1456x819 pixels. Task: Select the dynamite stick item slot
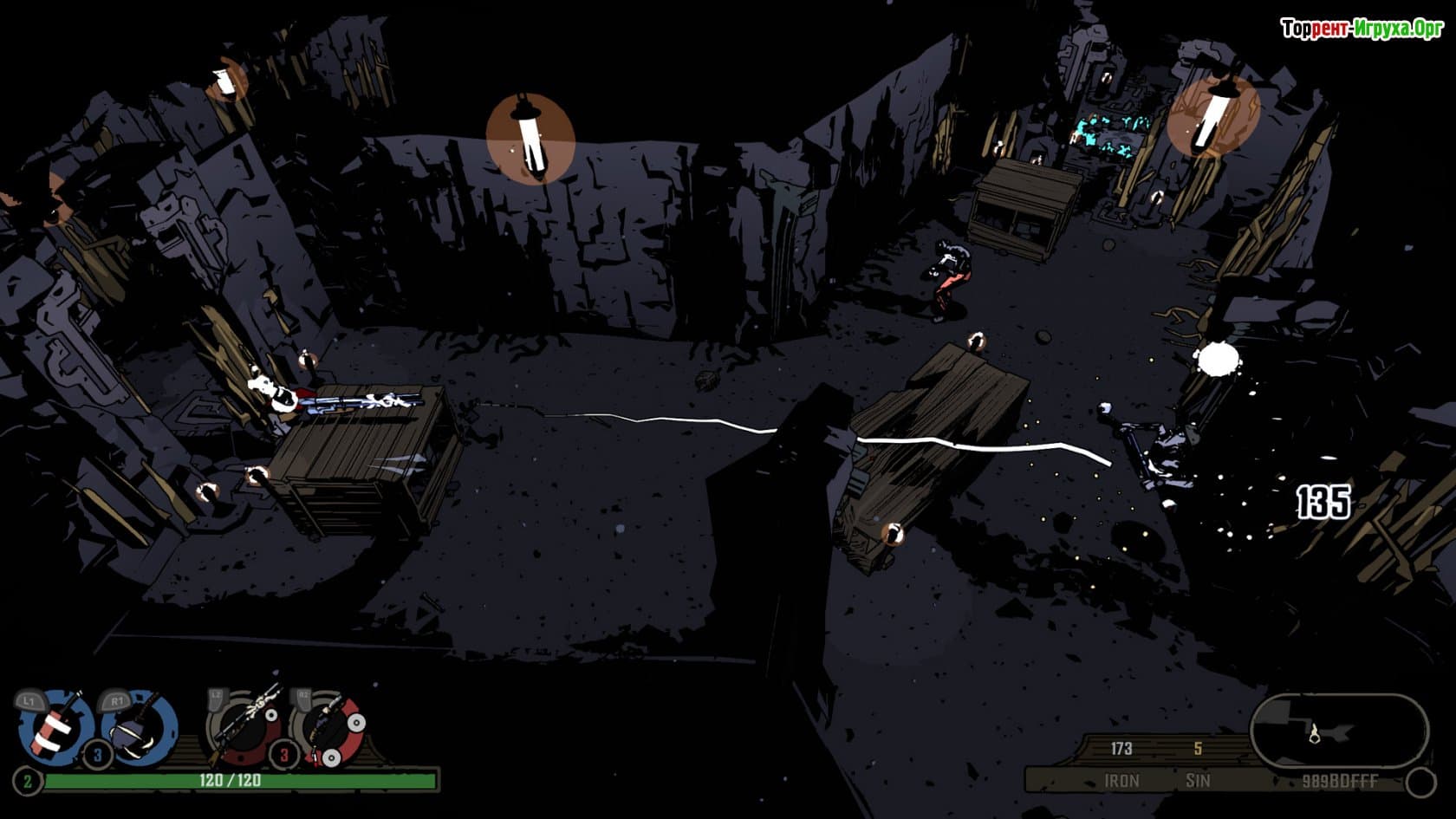point(55,728)
